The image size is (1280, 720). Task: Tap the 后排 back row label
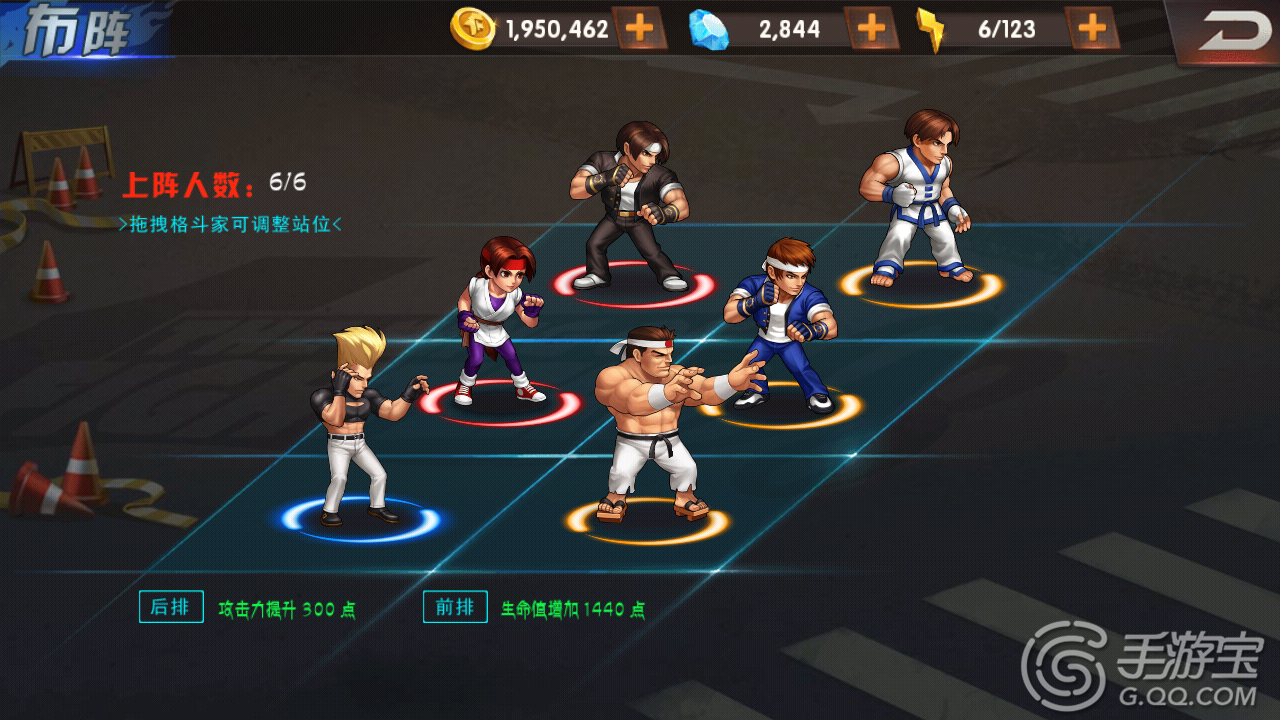(170, 607)
